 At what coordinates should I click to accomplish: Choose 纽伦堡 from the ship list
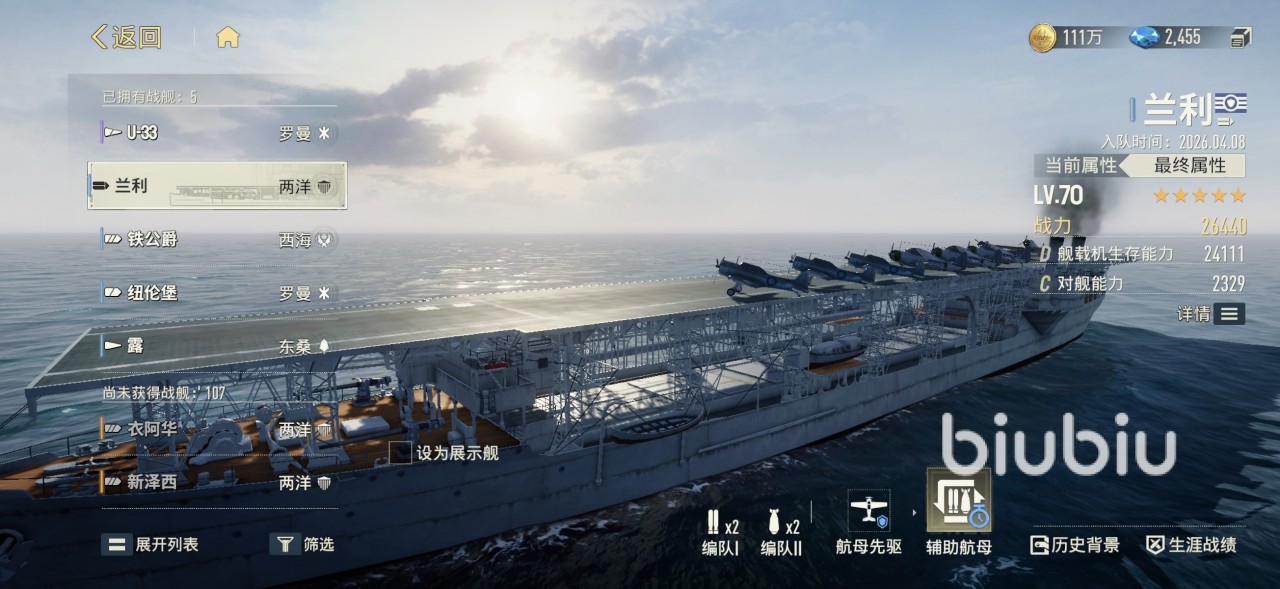tap(217, 293)
